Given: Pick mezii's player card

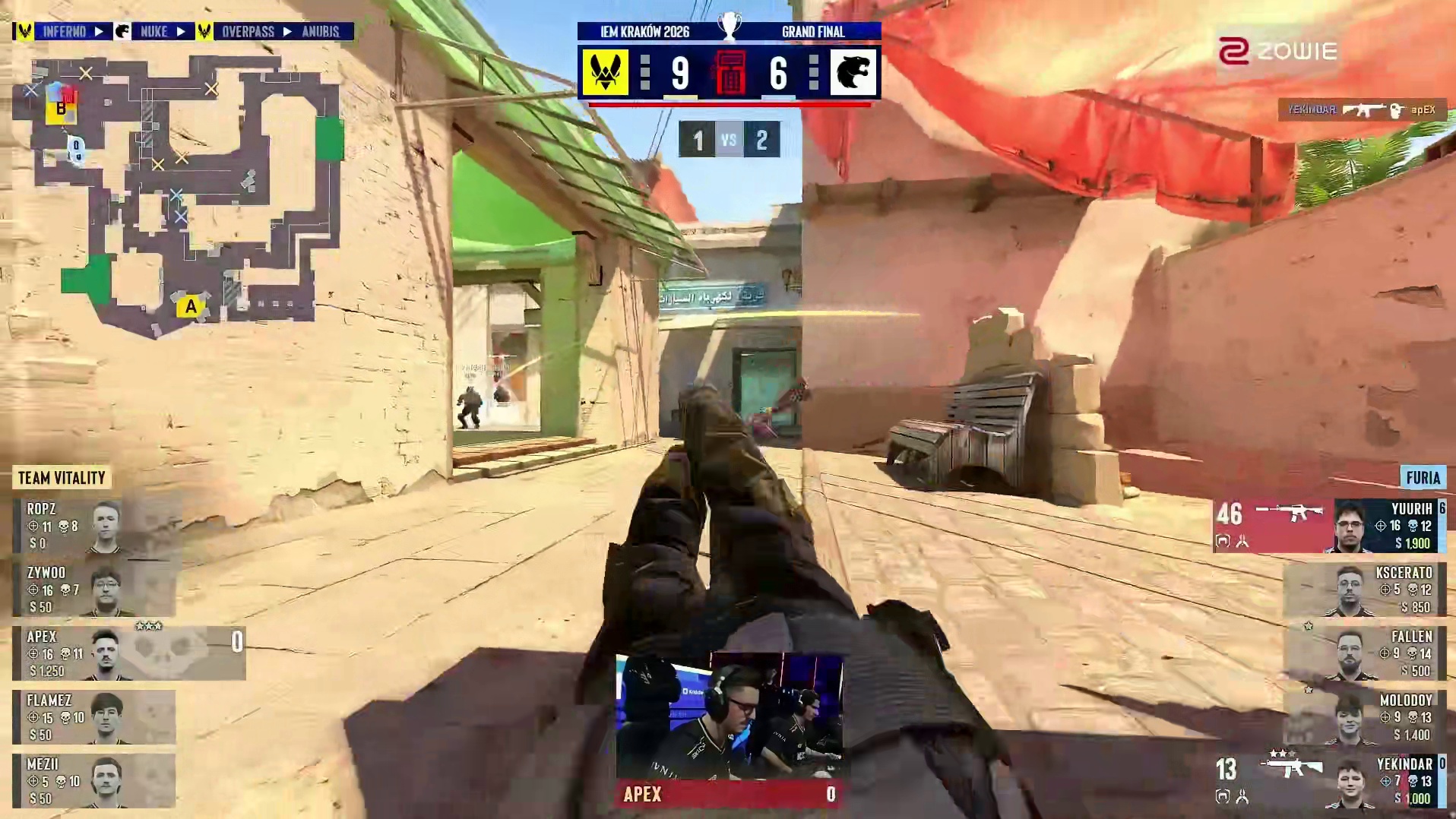Looking at the screenshot, I should (95, 781).
